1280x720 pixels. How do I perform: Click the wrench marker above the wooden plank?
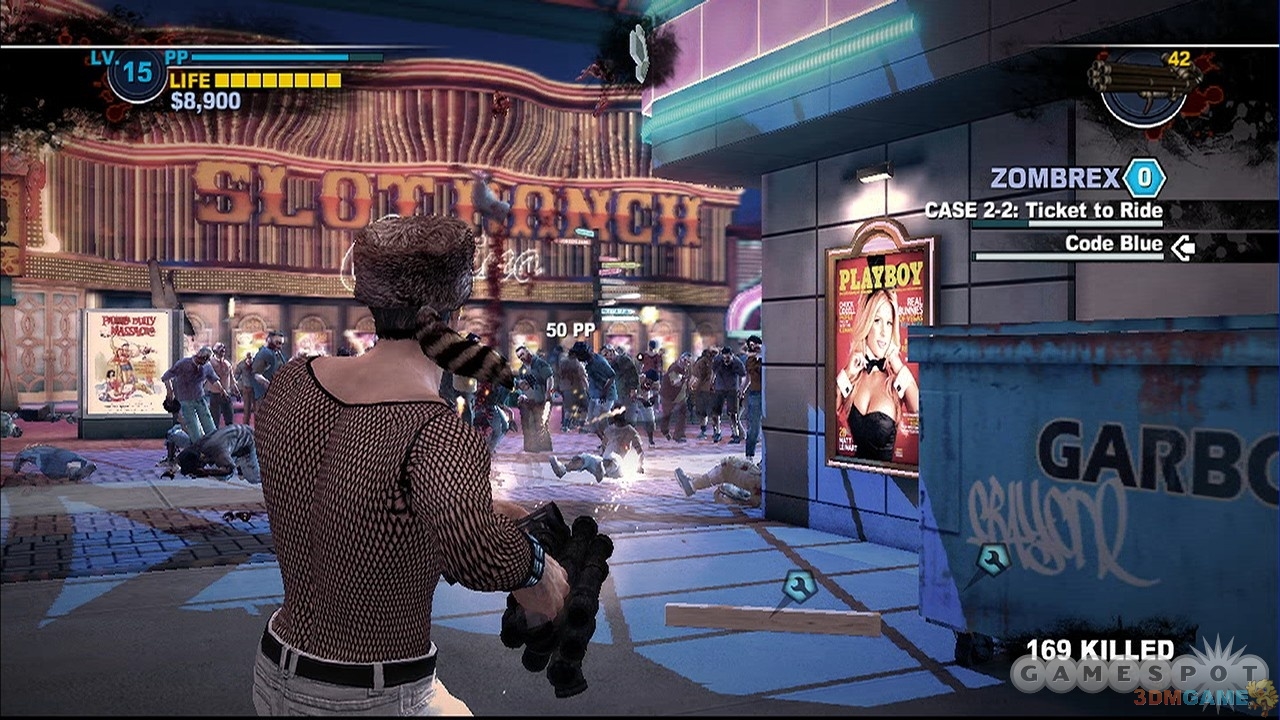tap(798, 587)
